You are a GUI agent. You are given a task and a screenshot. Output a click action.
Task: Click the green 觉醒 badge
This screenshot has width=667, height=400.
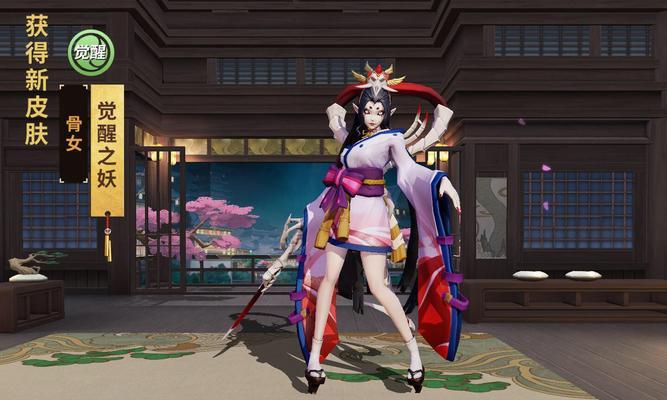(91, 52)
